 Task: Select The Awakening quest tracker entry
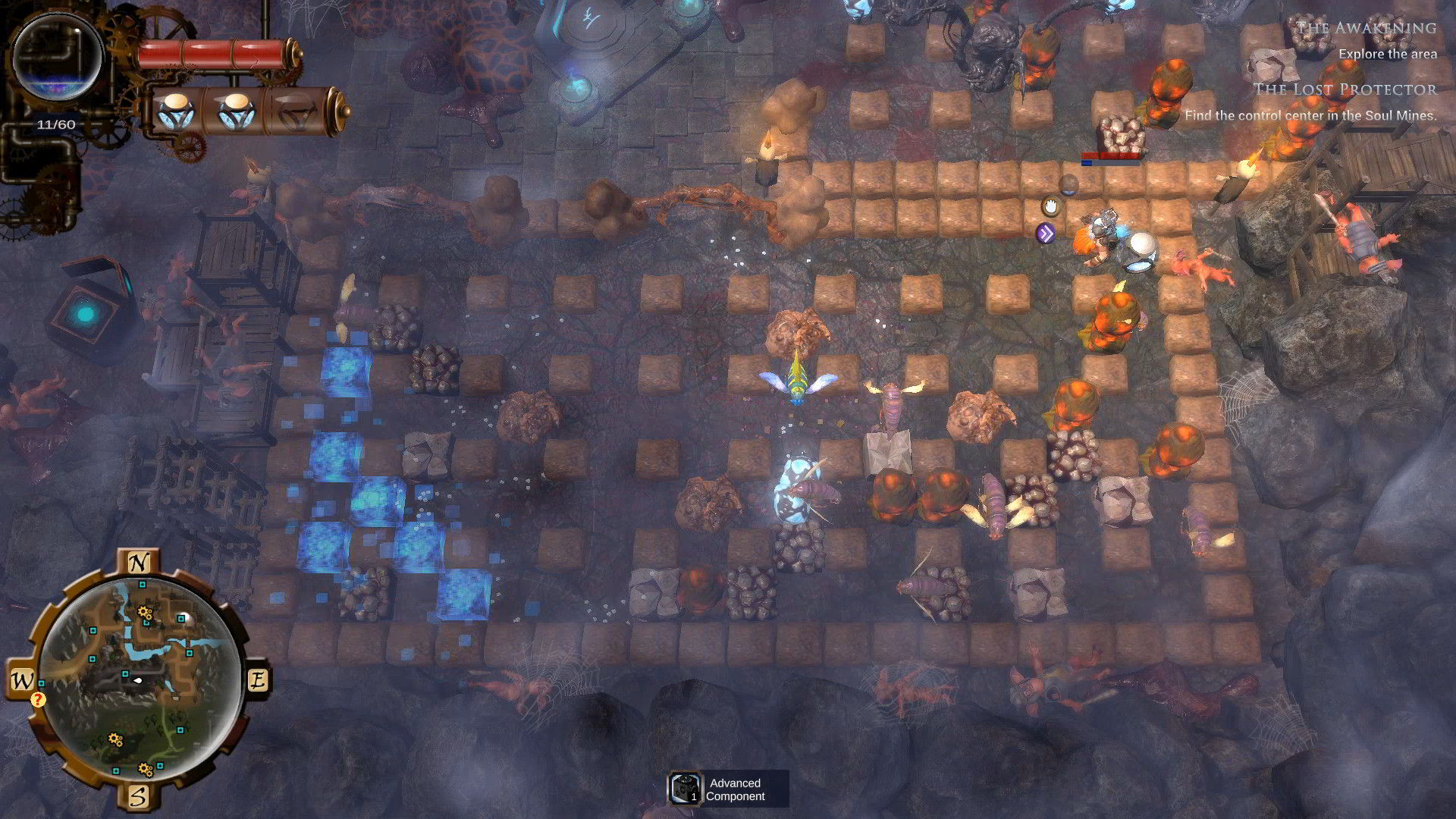(1366, 29)
